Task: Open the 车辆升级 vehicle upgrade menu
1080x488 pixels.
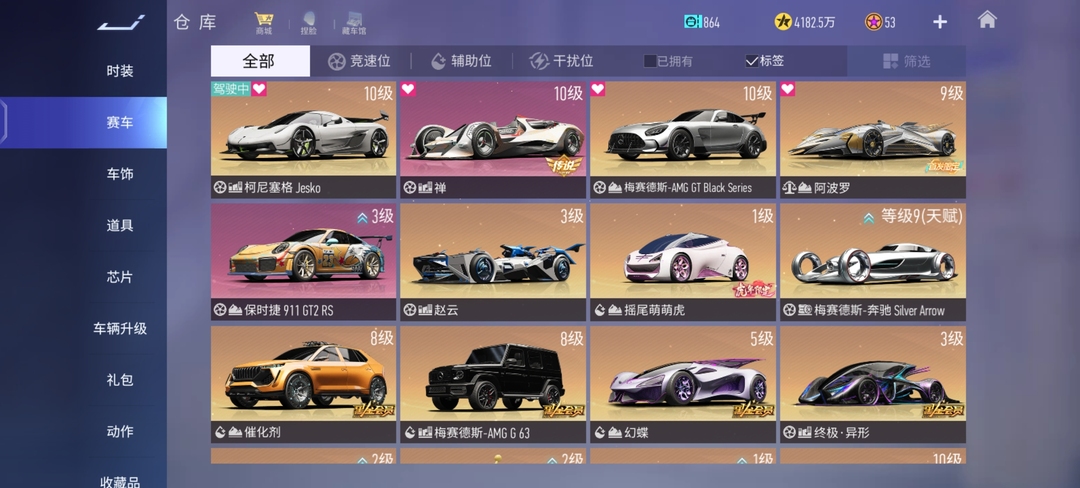Action: coord(120,328)
